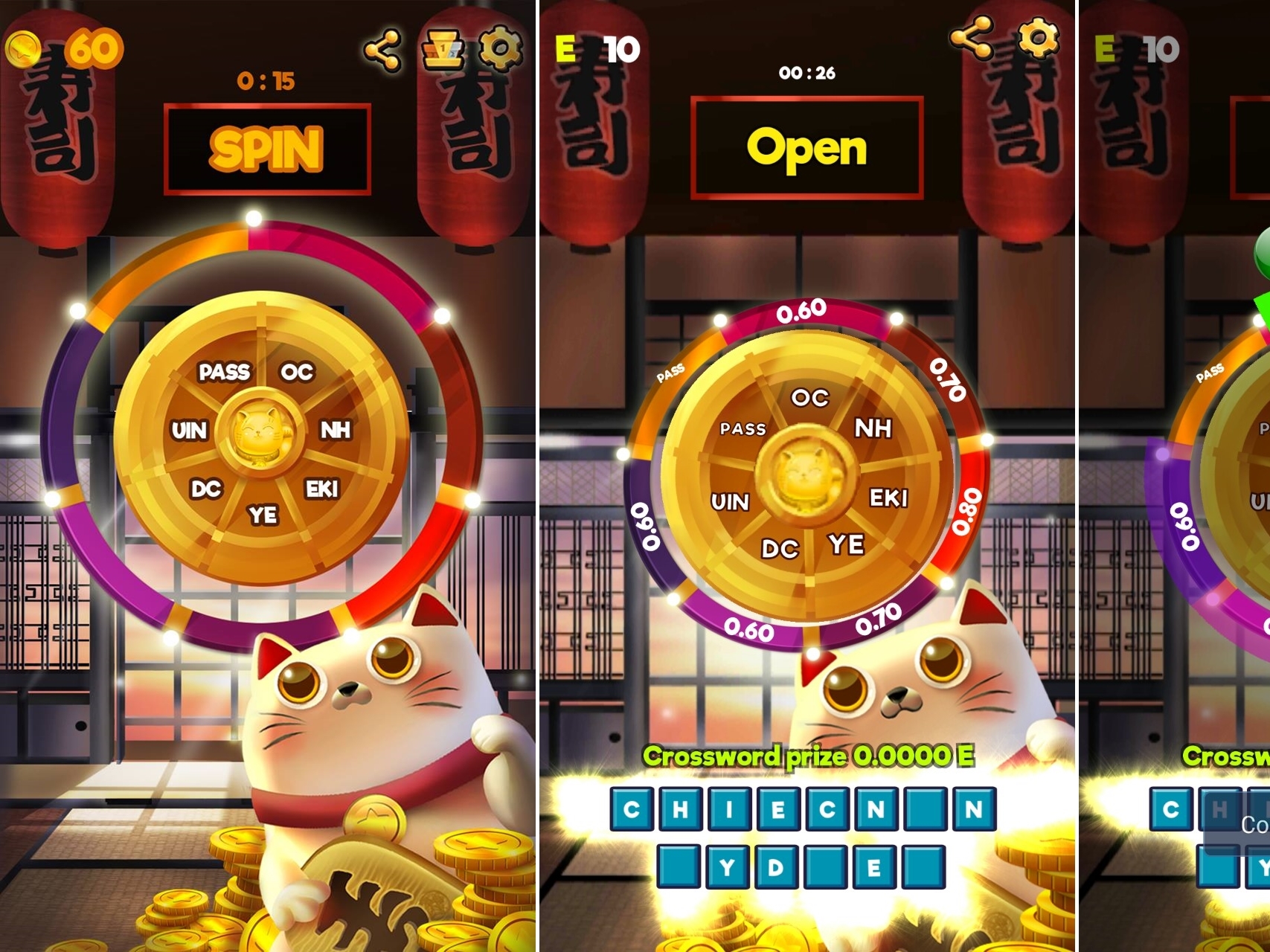
Task: Pick the crossword tile showing letter D
Action: (776, 867)
